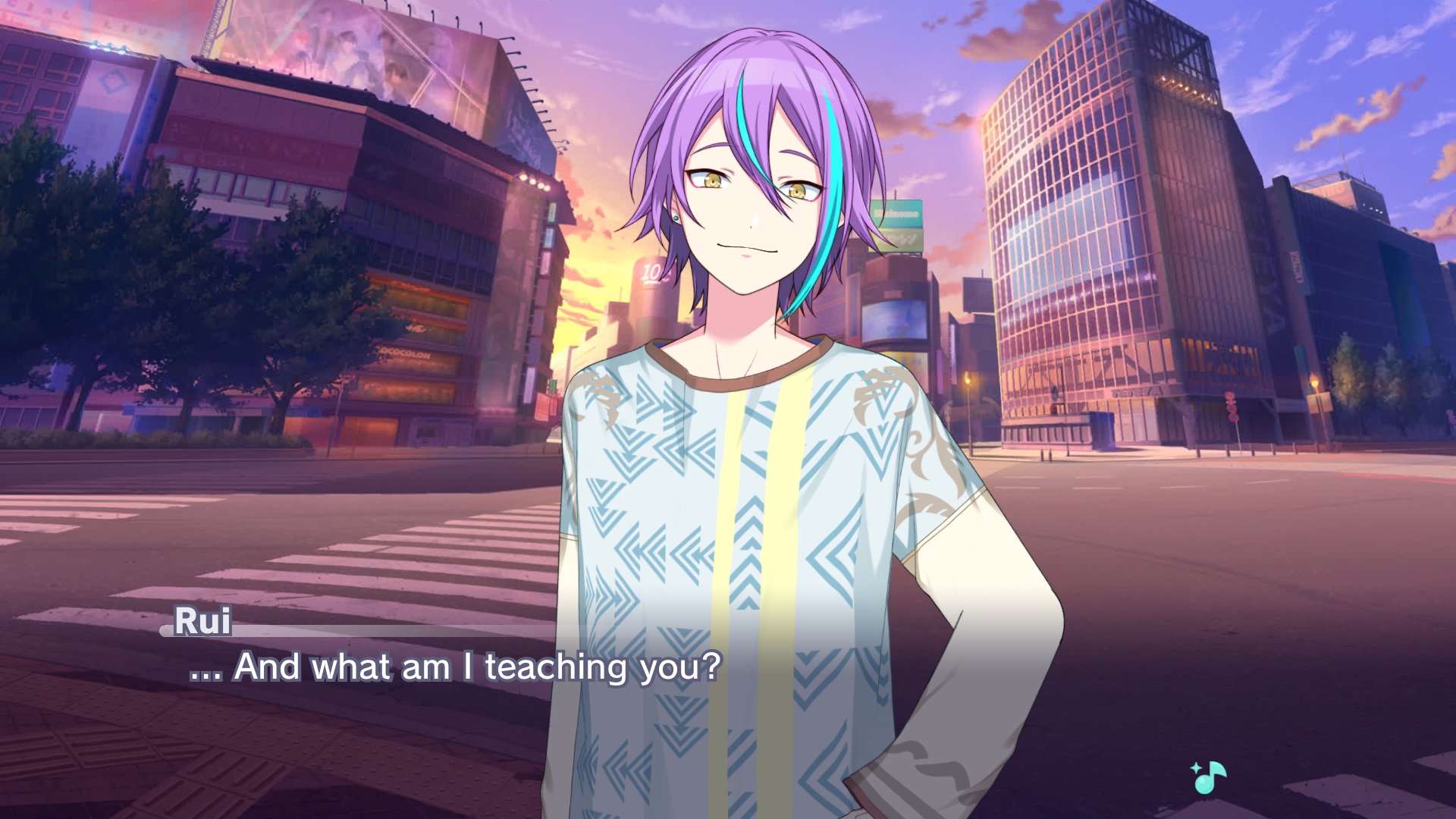The image size is (1456, 819).
Task: Click the teal music note continue icon
Action: 1209,777
